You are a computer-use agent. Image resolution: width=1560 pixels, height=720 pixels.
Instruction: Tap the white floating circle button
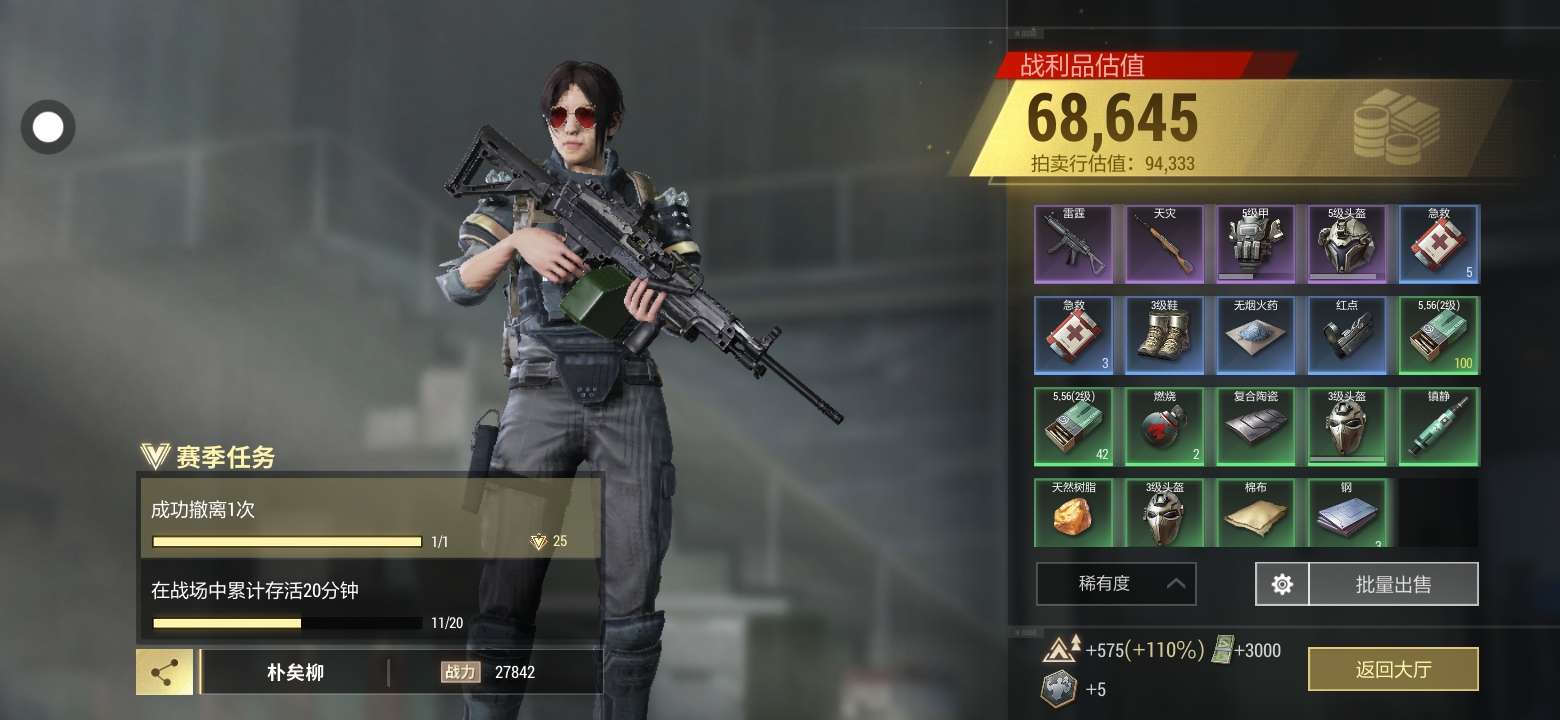[48, 127]
